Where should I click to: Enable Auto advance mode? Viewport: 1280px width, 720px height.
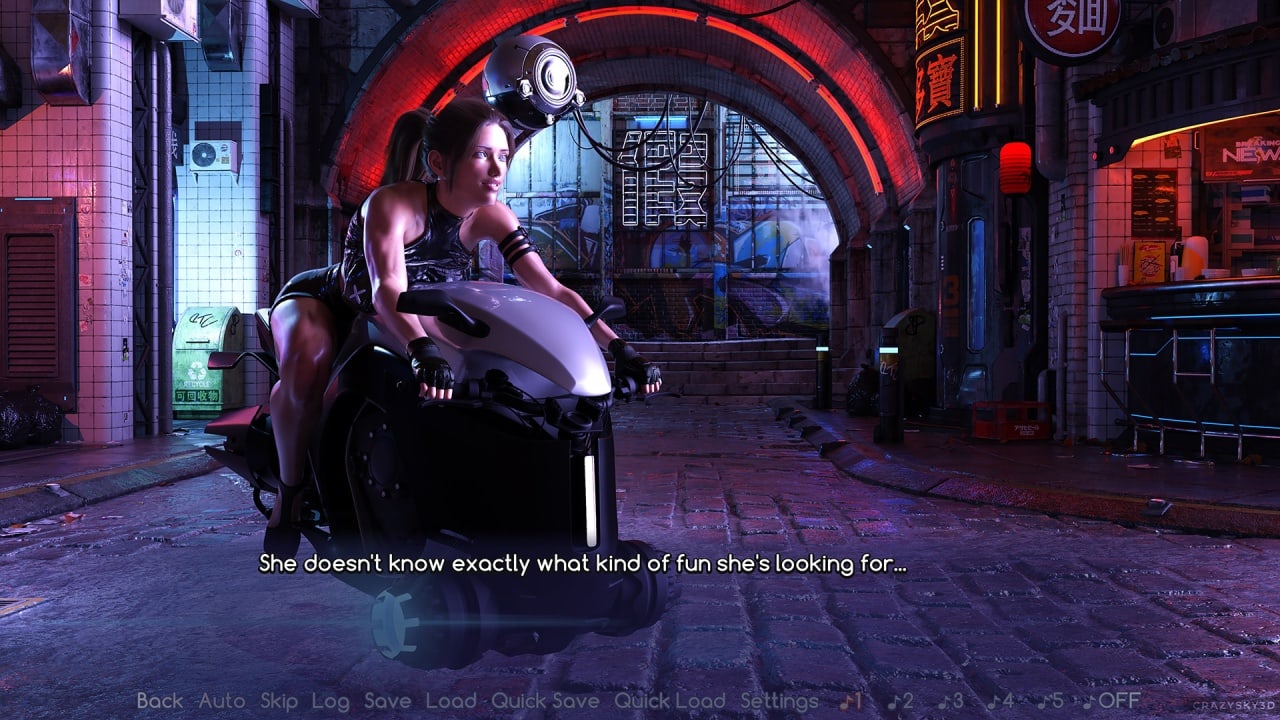[221, 701]
